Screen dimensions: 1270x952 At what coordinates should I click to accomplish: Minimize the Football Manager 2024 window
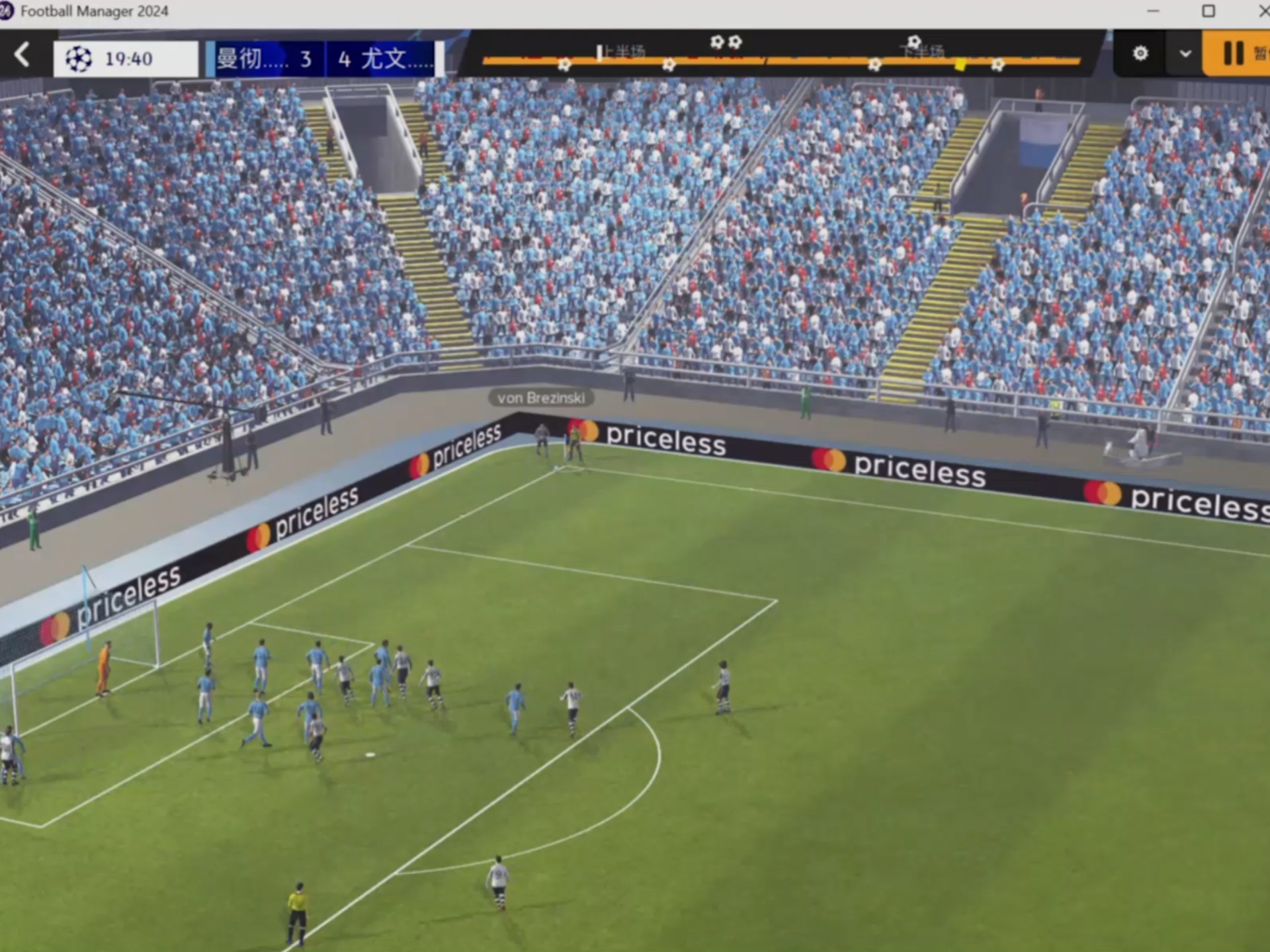[x=1153, y=11]
